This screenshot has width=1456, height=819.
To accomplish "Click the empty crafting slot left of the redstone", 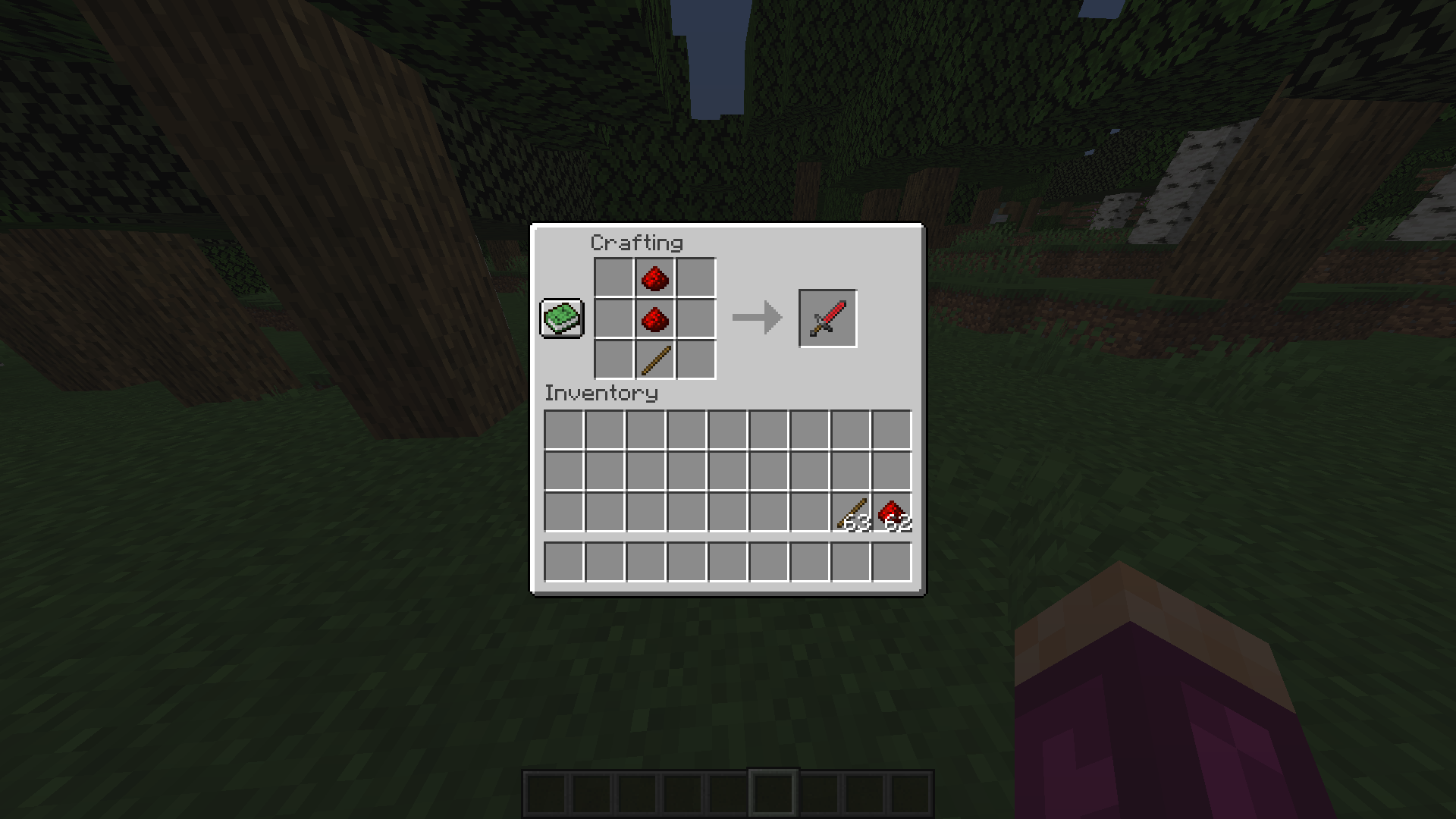I will click(x=614, y=318).
